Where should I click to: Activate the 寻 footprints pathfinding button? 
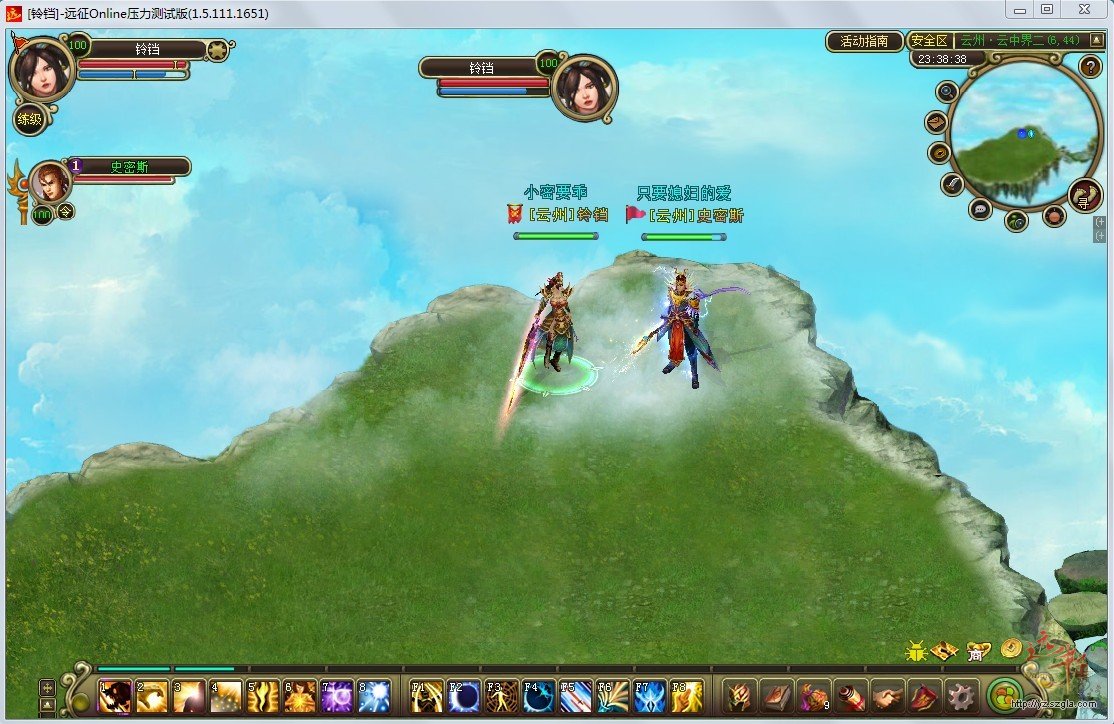click(1083, 195)
